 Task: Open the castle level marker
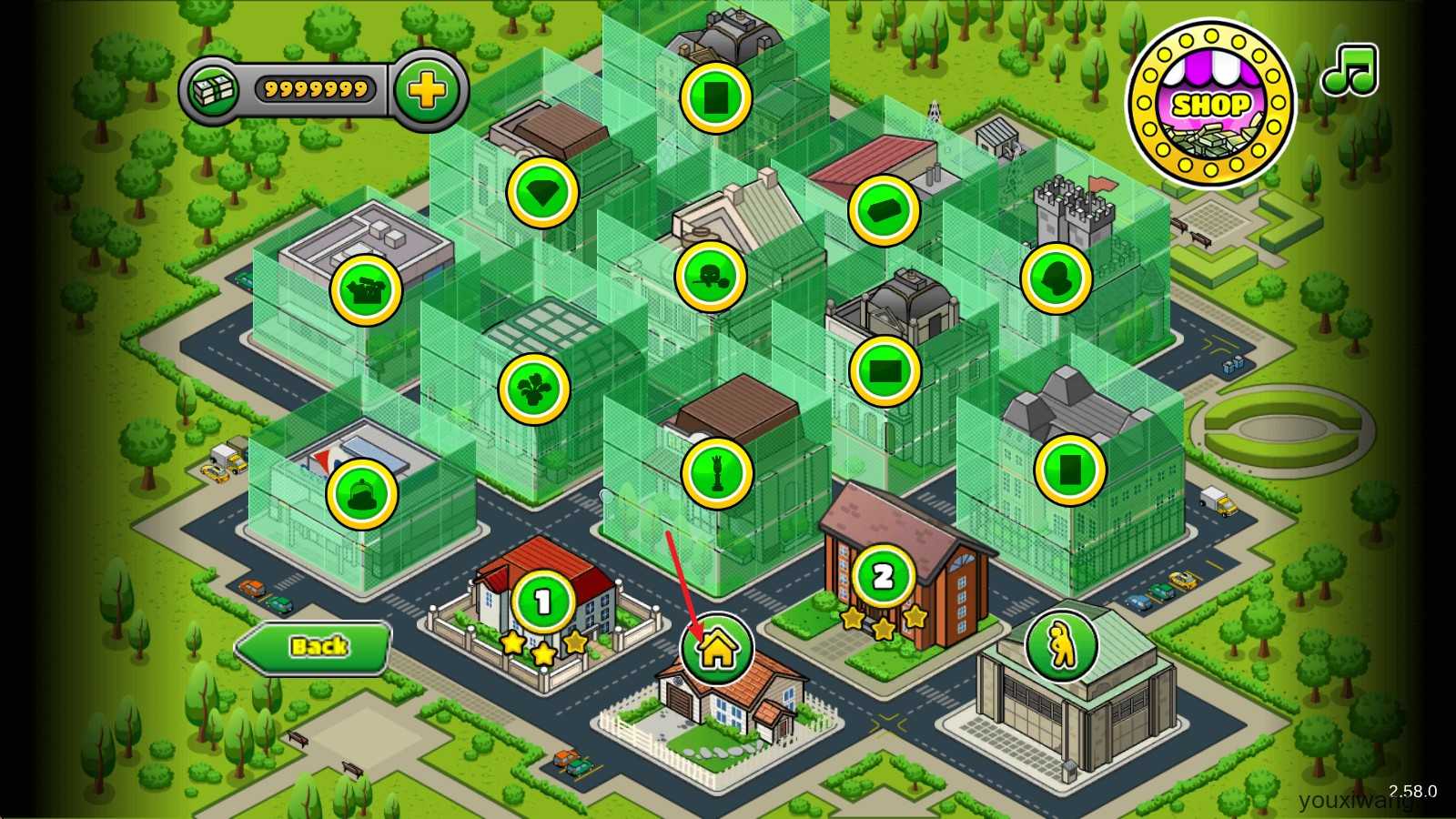1056,278
